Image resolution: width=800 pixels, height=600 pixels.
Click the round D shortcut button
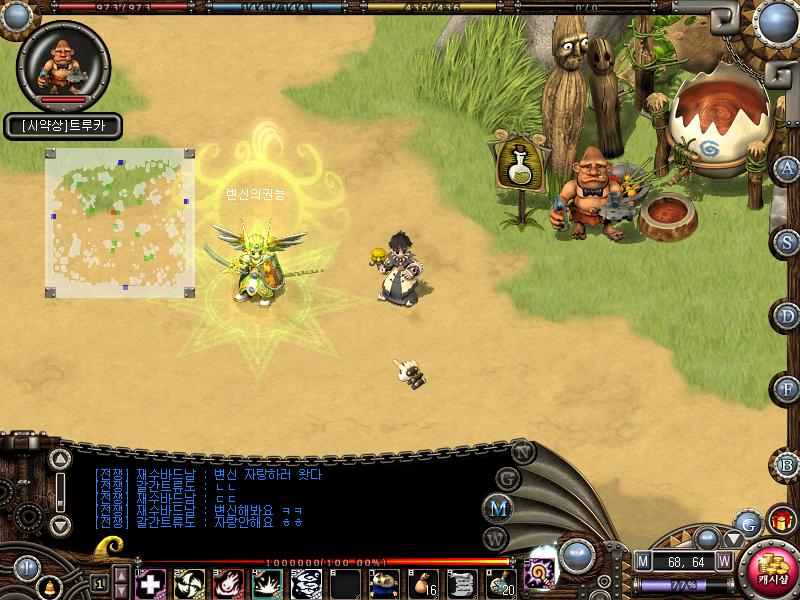click(x=787, y=316)
